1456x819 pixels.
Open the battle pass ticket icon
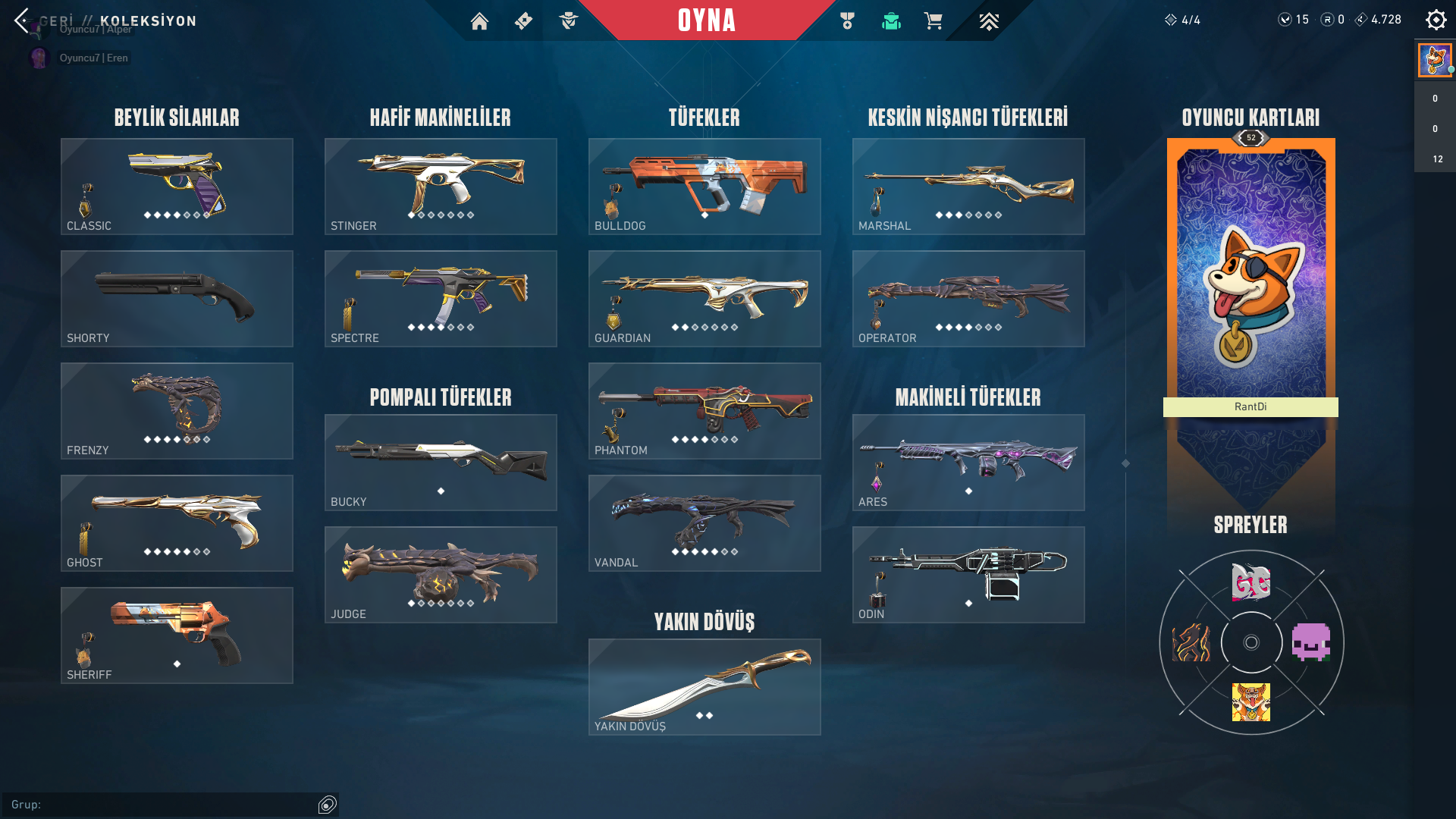(524, 21)
